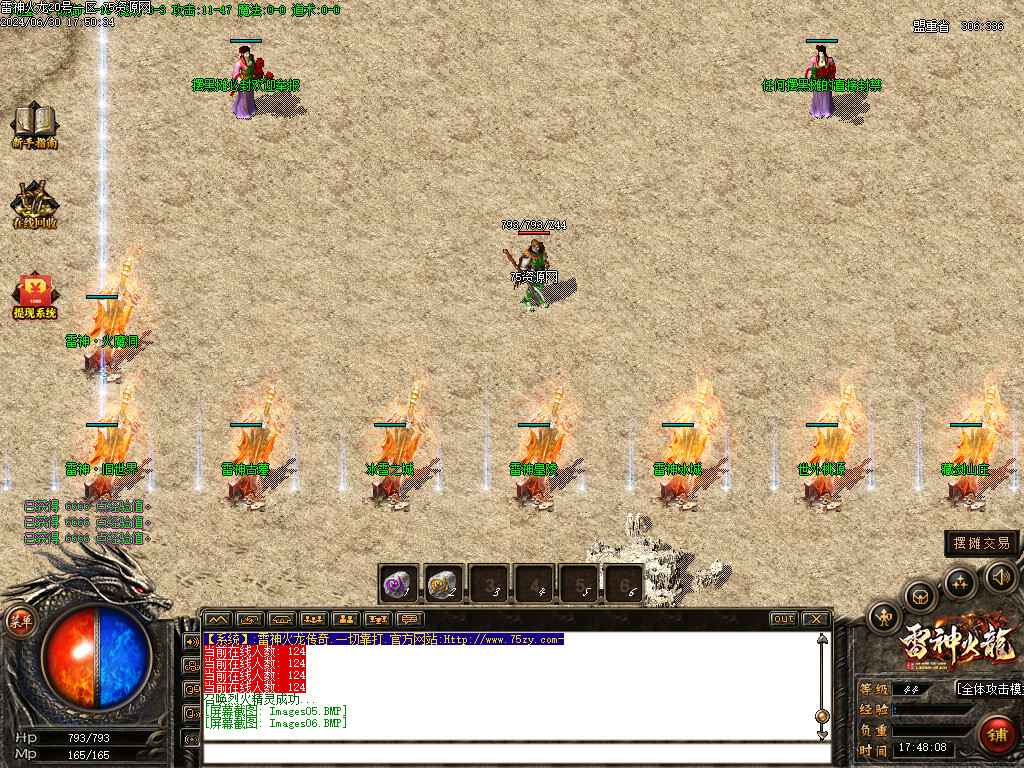Open the 提现系统 red envelope icon
The height and width of the screenshot is (768, 1024).
tap(35, 295)
